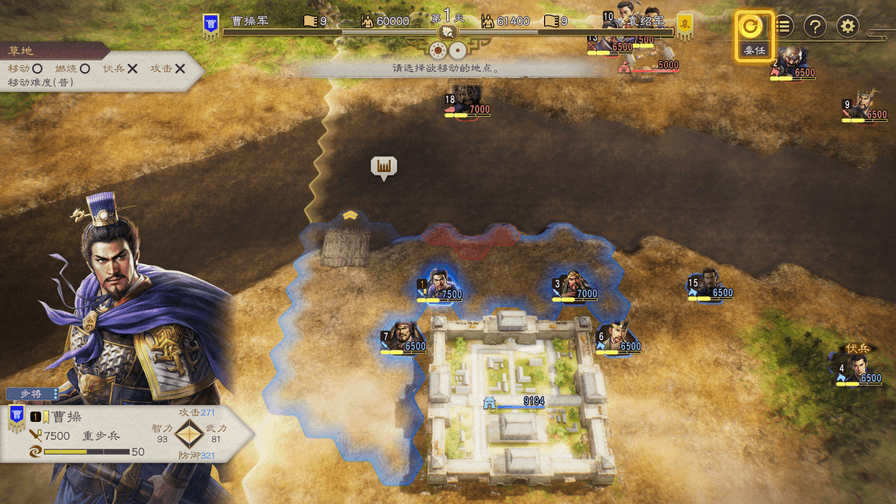
Task: Open the gear settings
Action: (848, 26)
